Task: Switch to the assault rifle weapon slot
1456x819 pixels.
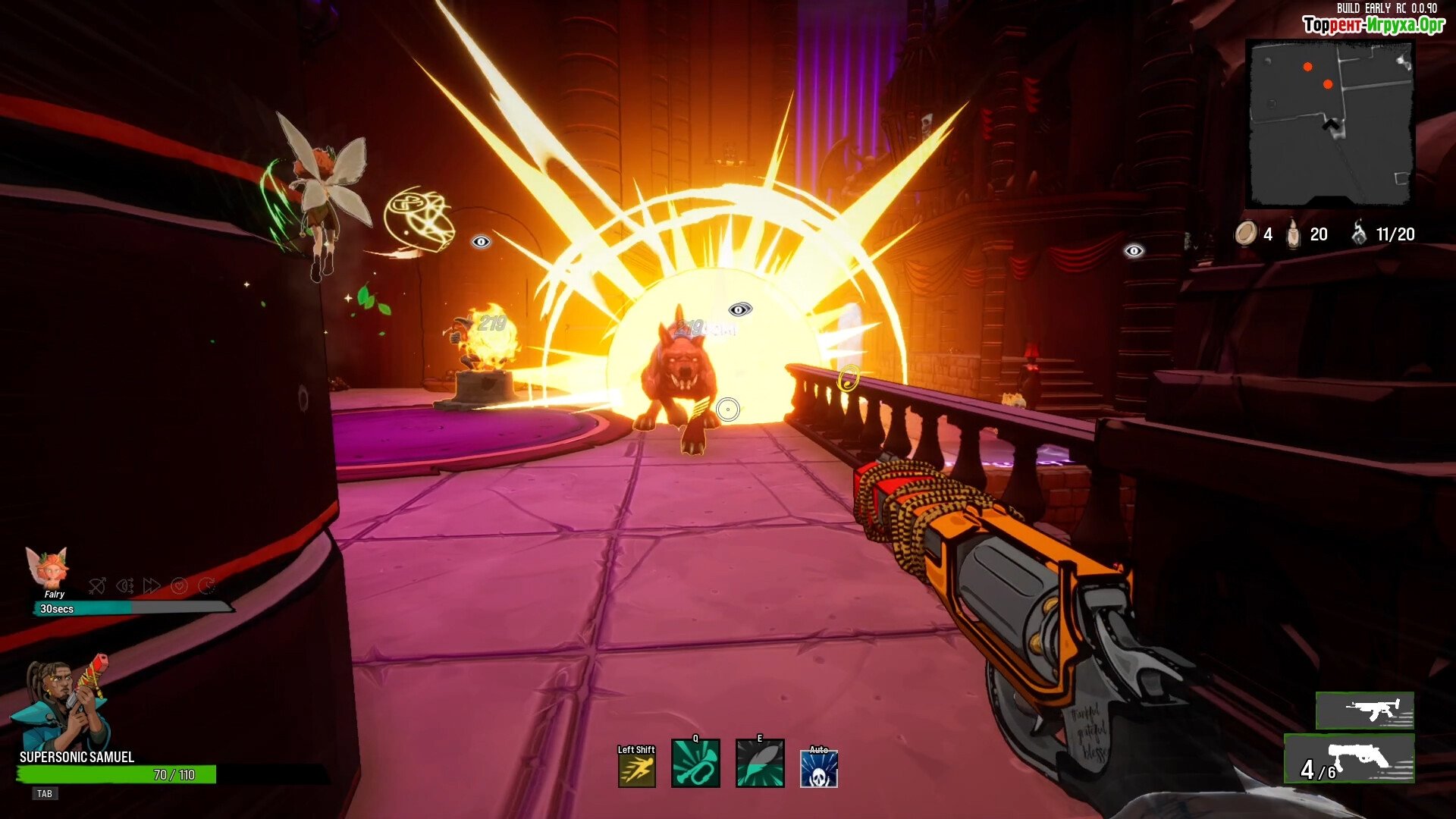Action: coord(1365,711)
